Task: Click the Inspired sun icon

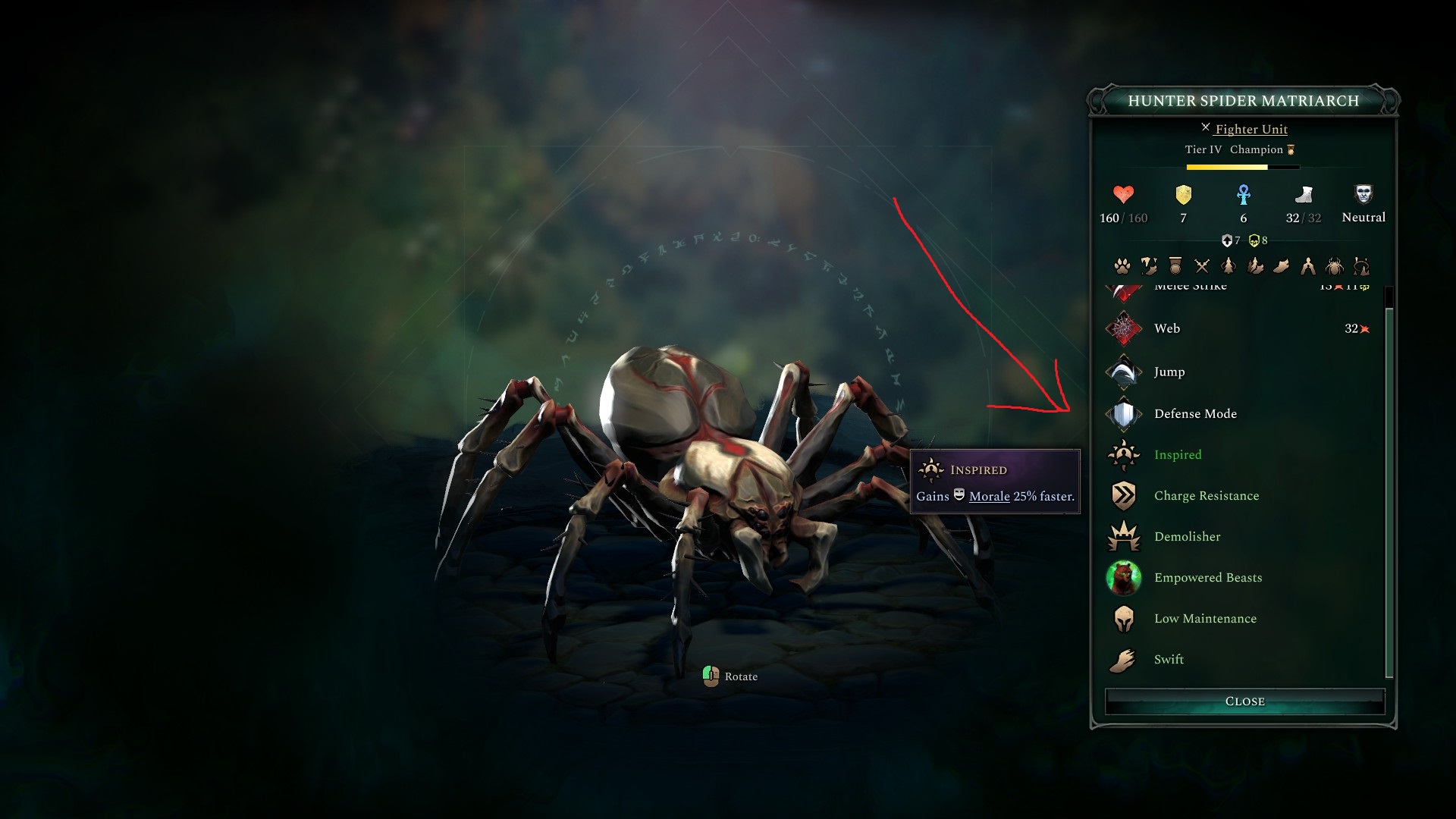Action: click(1125, 454)
